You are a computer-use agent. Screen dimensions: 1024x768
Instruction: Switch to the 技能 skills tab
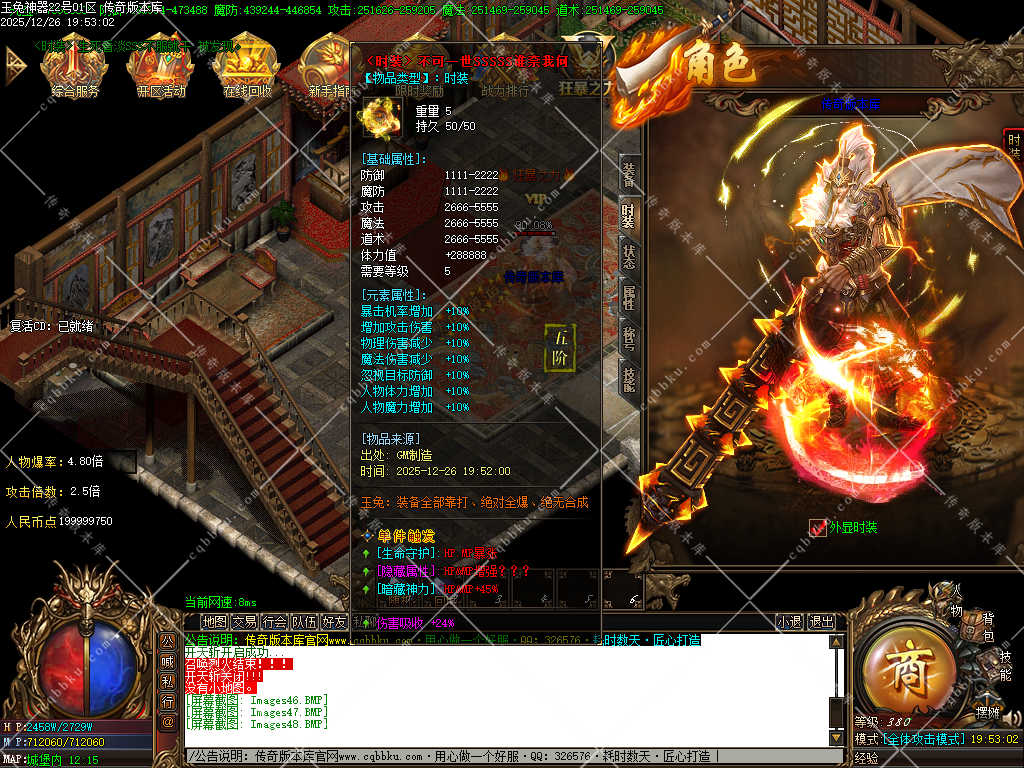[628, 378]
